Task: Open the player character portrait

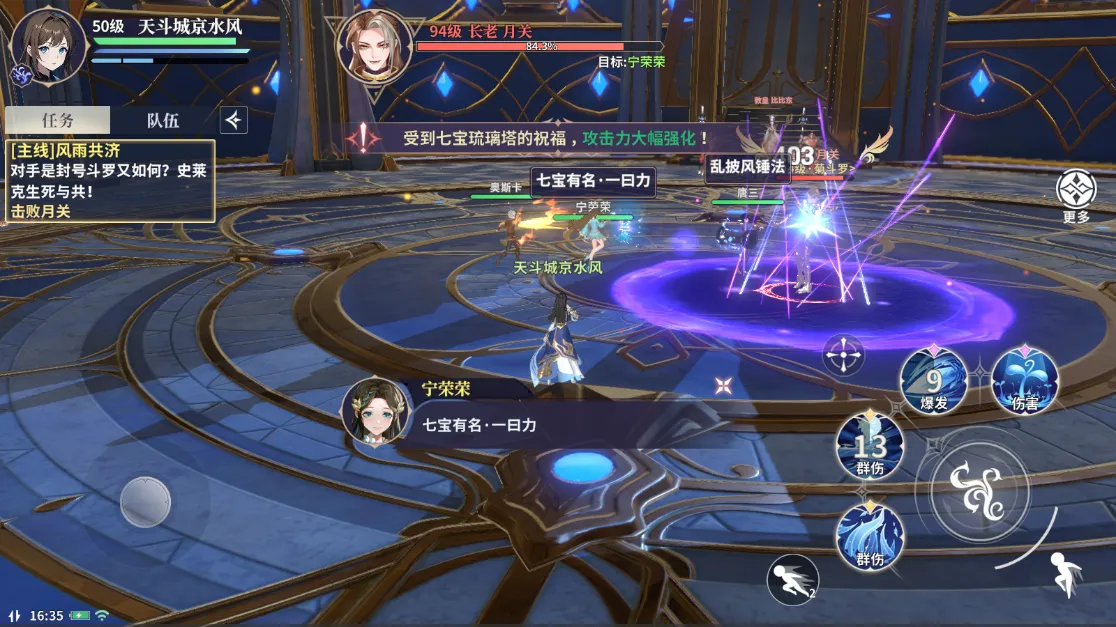Action: (x=48, y=45)
